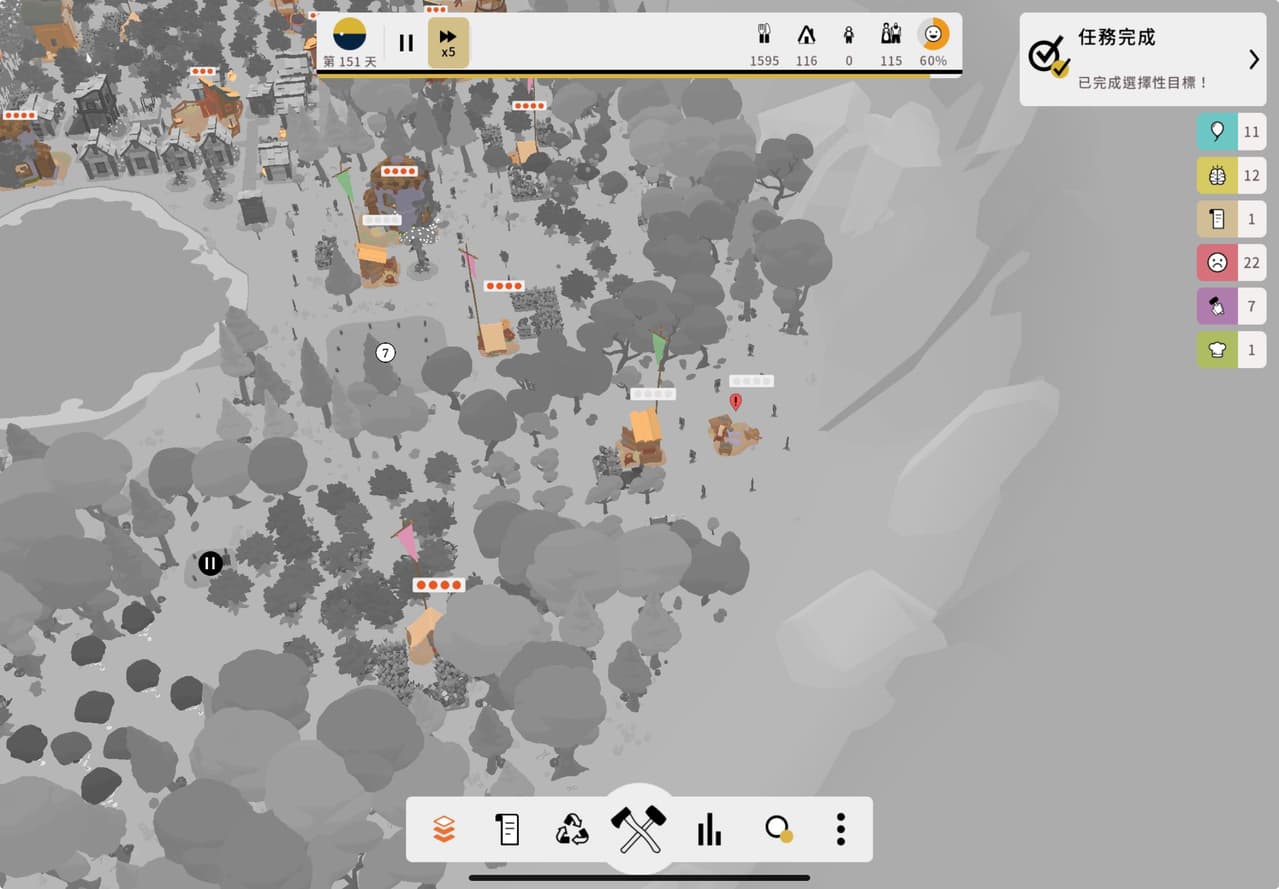Open the 任務完成 objective panel
Image resolution: width=1279 pixels, height=889 pixels.
pos(1142,59)
